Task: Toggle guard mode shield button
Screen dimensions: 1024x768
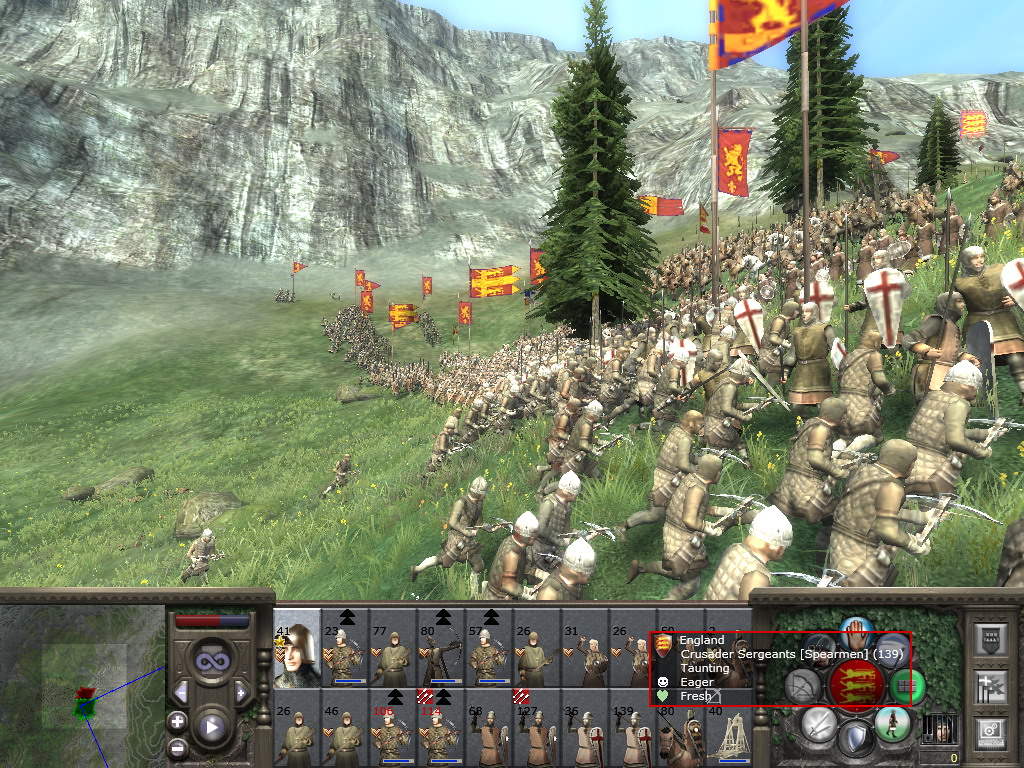Action: coord(855,738)
